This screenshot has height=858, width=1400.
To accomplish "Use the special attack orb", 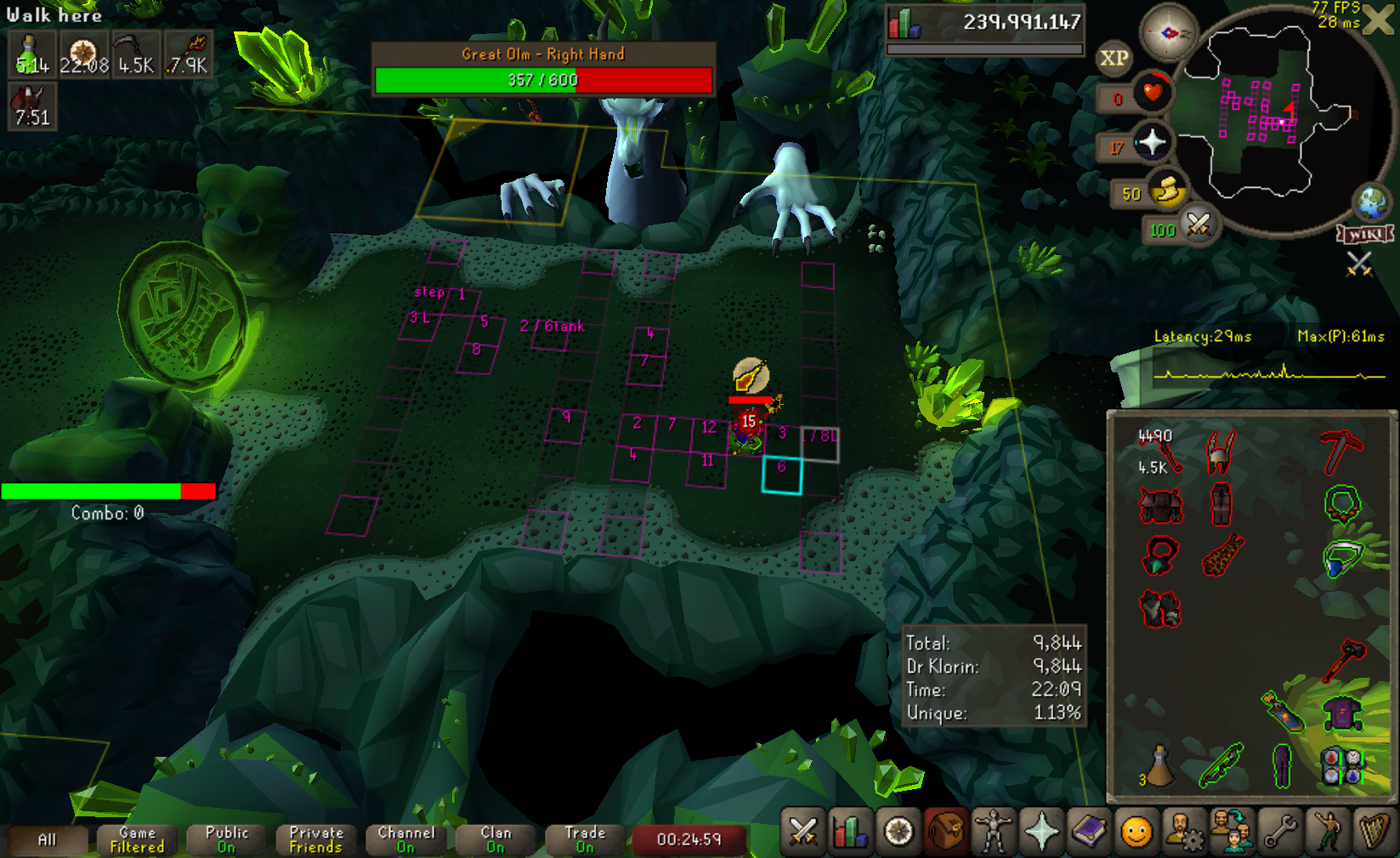I will tap(1199, 224).
